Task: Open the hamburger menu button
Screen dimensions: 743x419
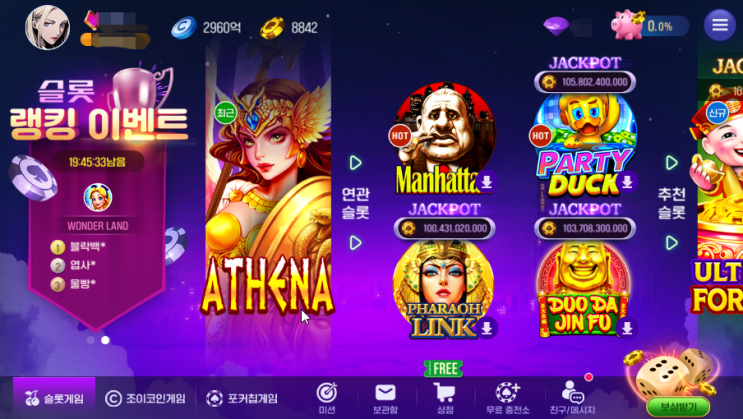Action: tap(719, 25)
